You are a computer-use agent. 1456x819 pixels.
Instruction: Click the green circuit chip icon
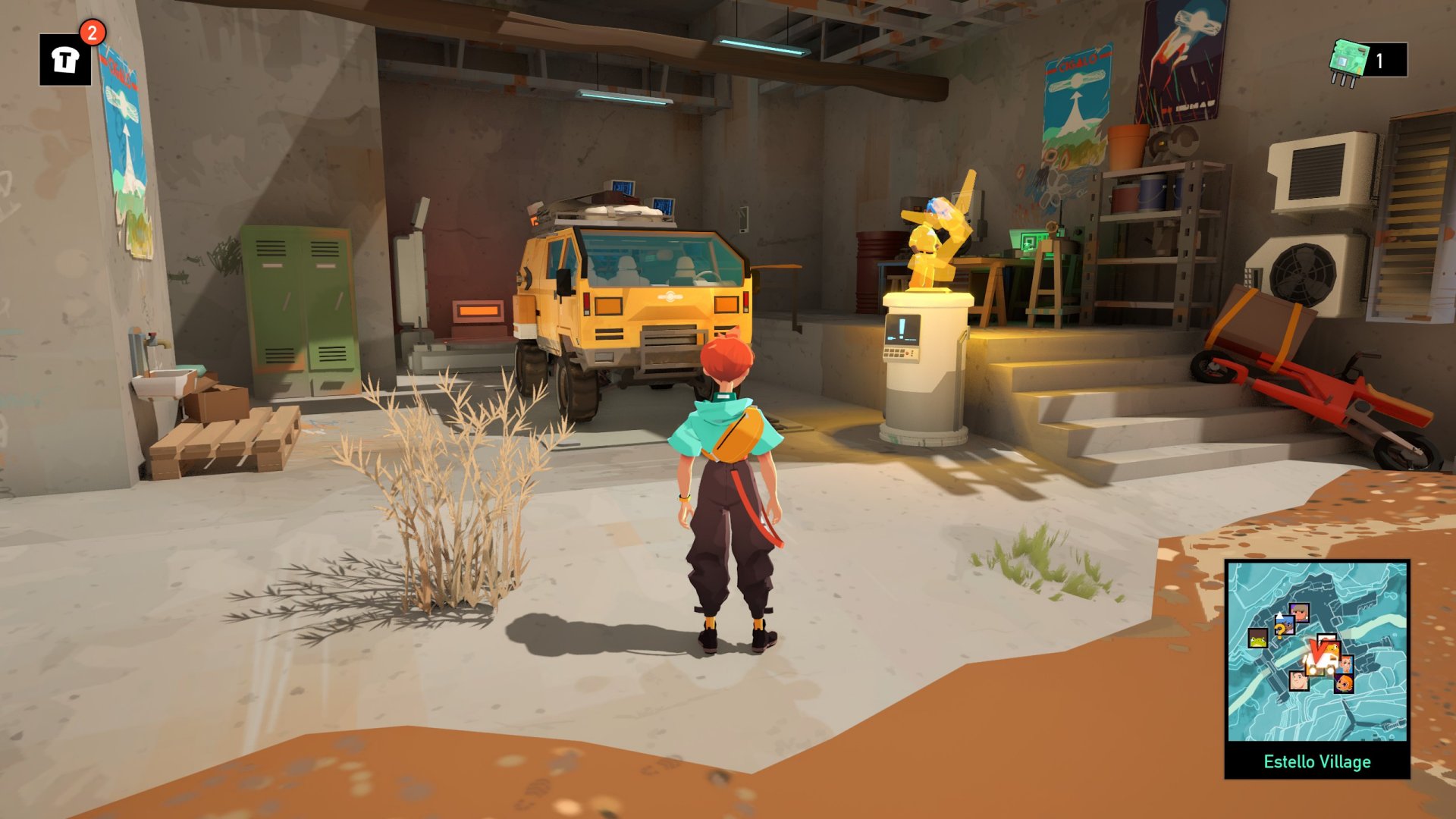pyautogui.click(x=1348, y=60)
